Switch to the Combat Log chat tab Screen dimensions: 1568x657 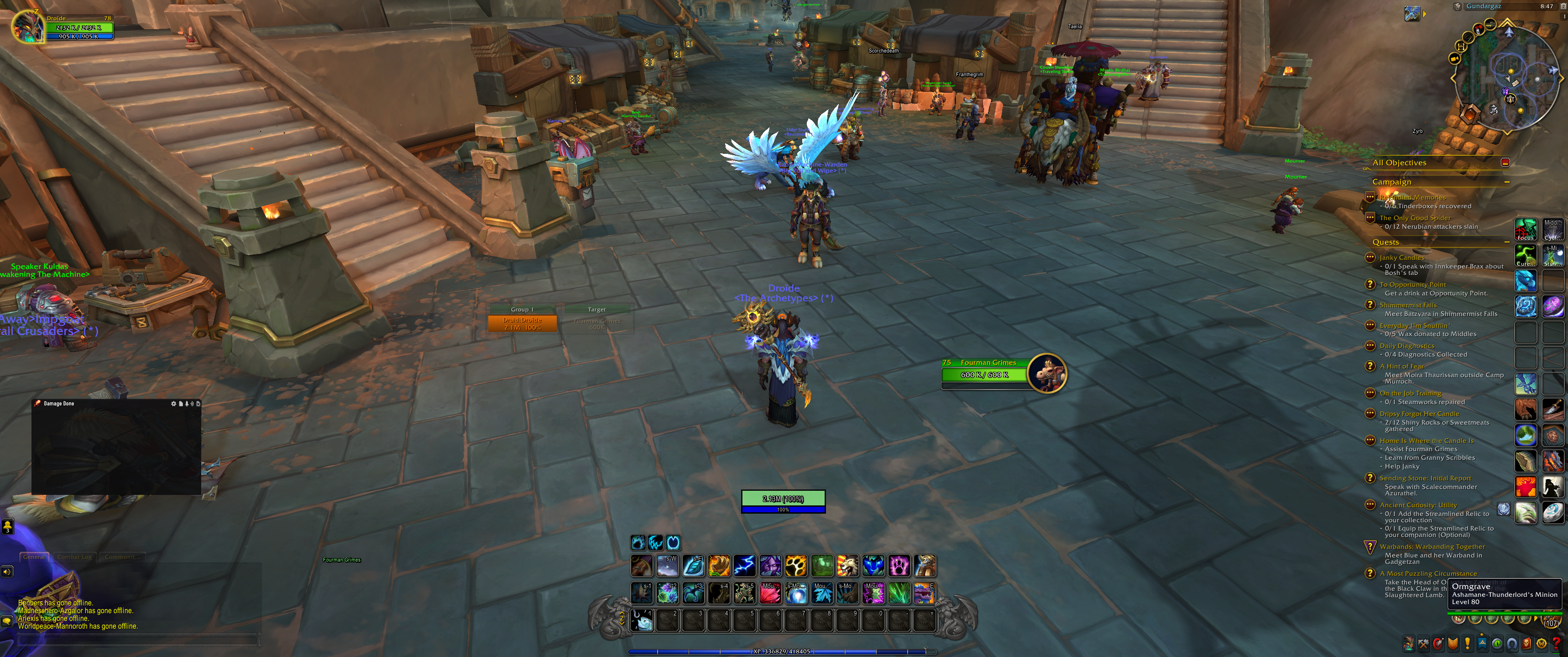[74, 557]
